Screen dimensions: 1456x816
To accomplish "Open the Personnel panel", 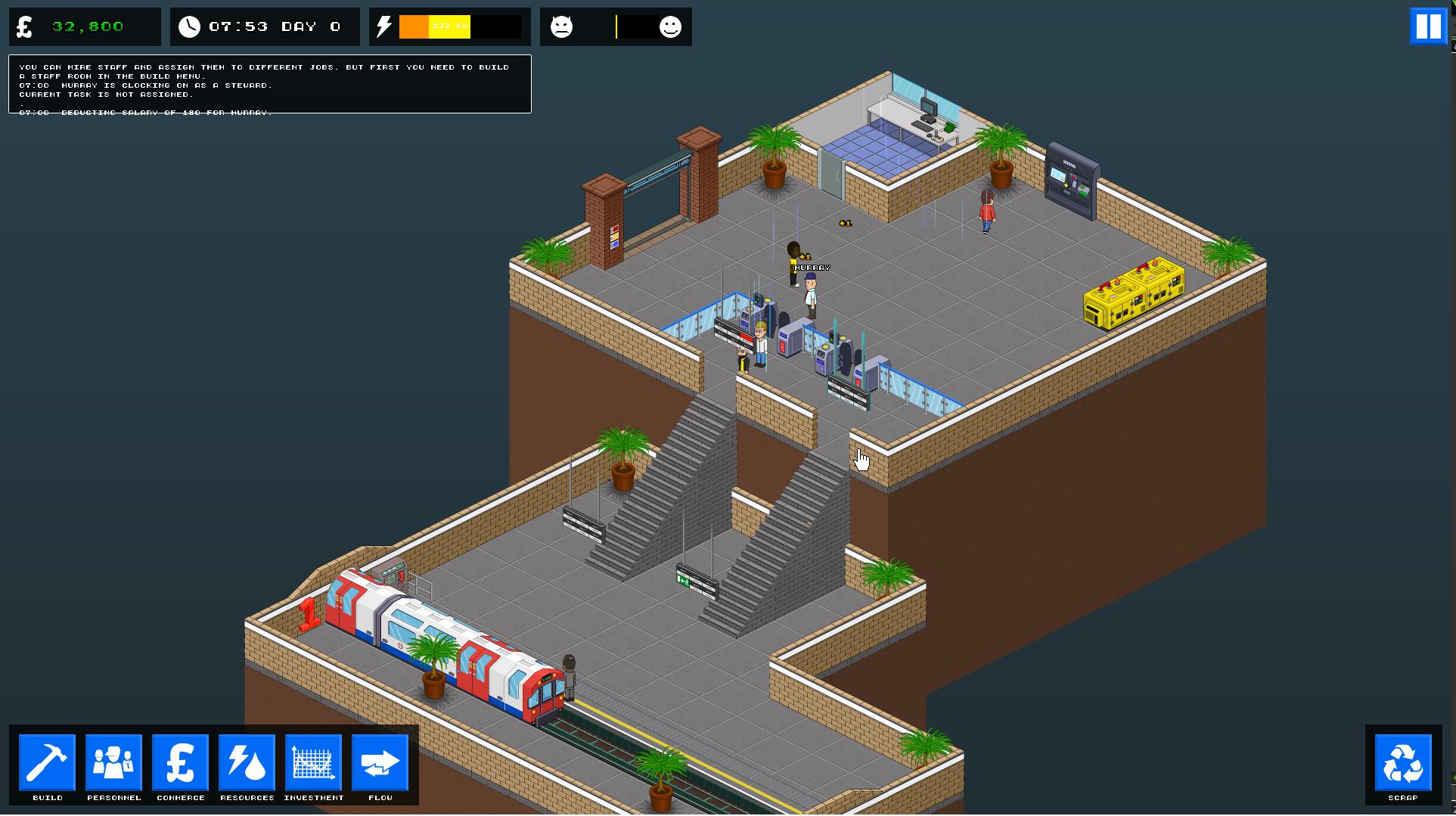I will (113, 764).
